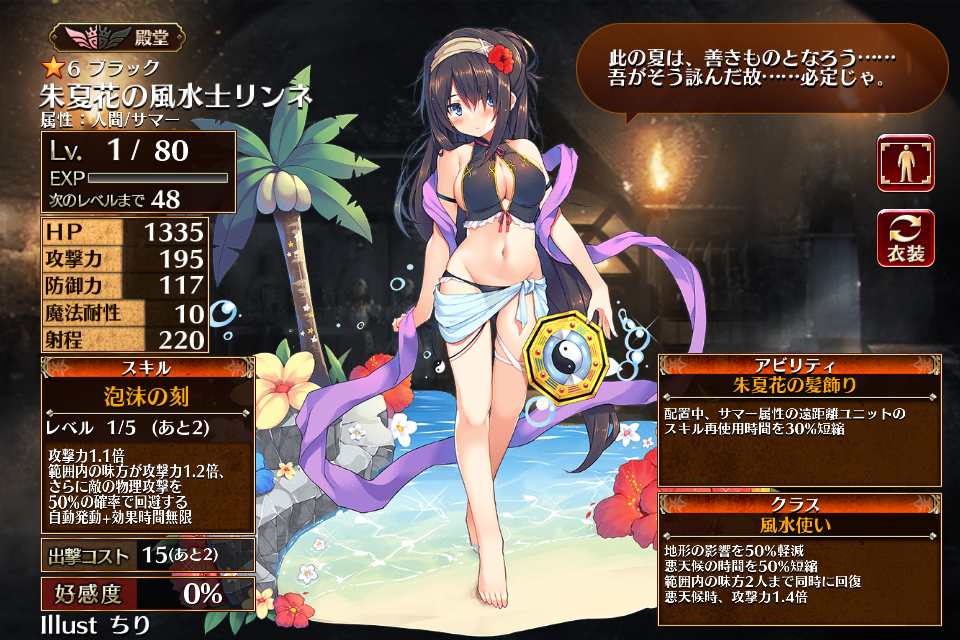Toggle the character silhouette view button
960x640 pixels.
[x=905, y=163]
